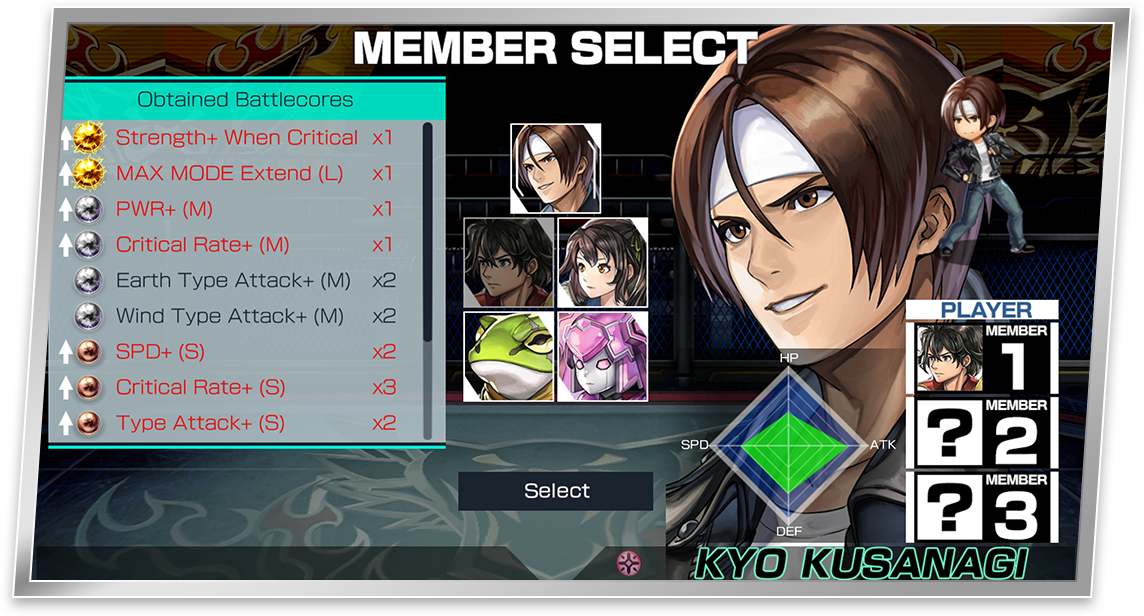Select the brown-haired girl portrait
The width and height of the screenshot is (1144, 616).
click(x=602, y=262)
